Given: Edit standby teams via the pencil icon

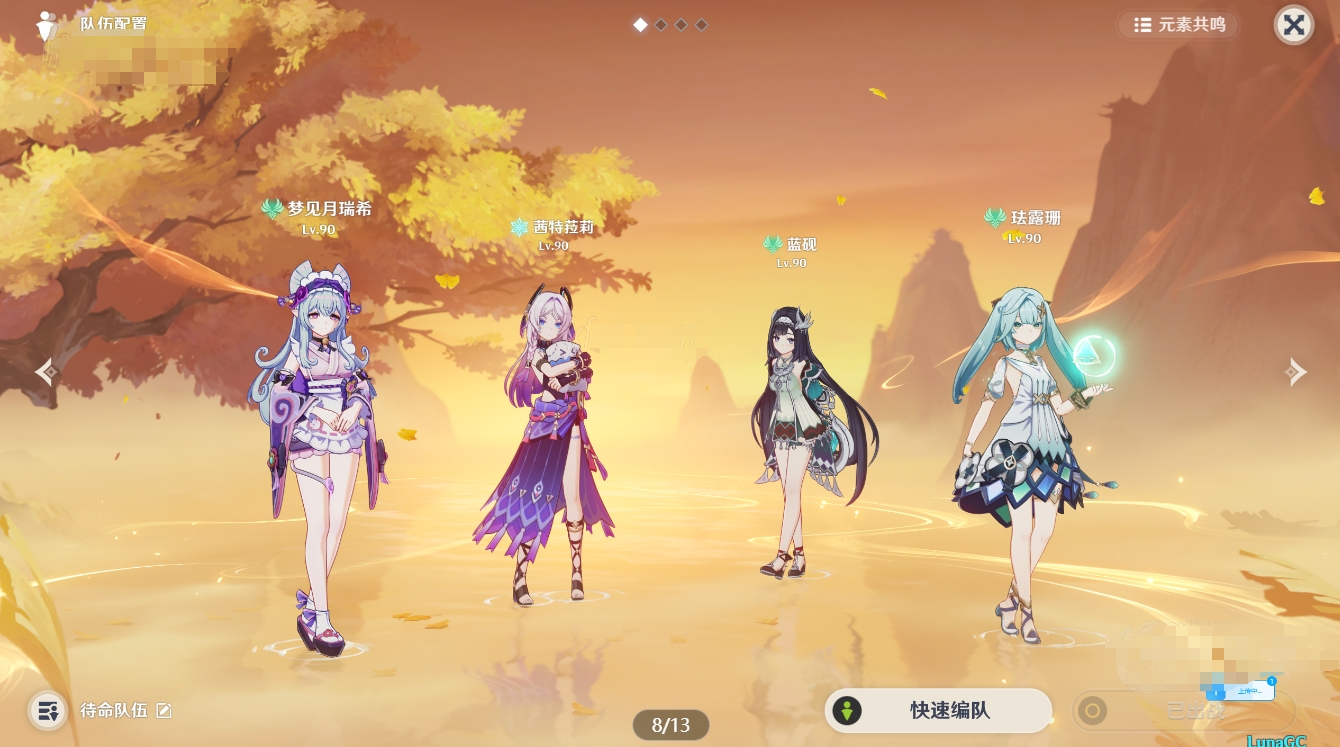Looking at the screenshot, I should 164,711.
